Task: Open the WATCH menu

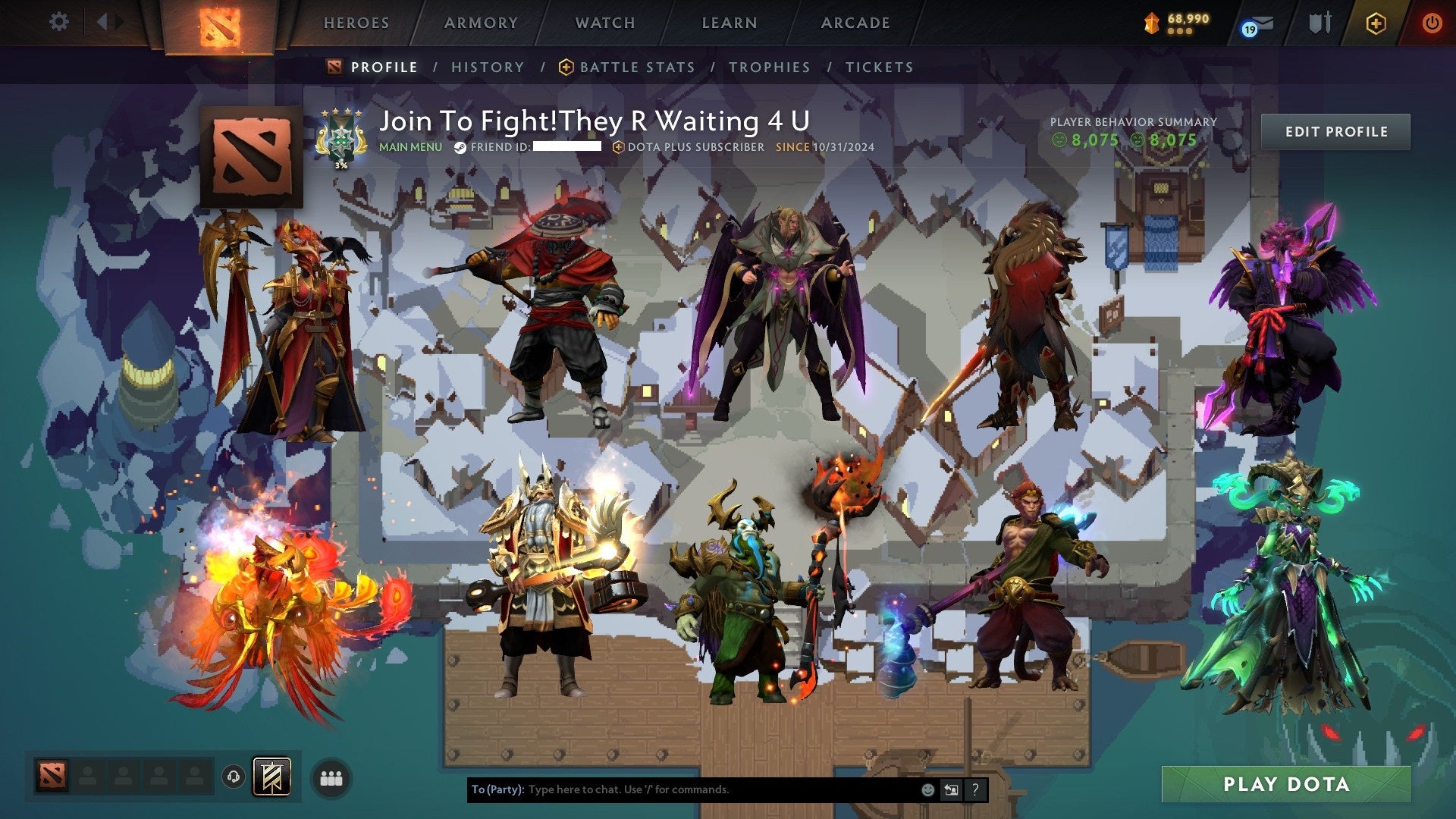Action: (x=605, y=23)
